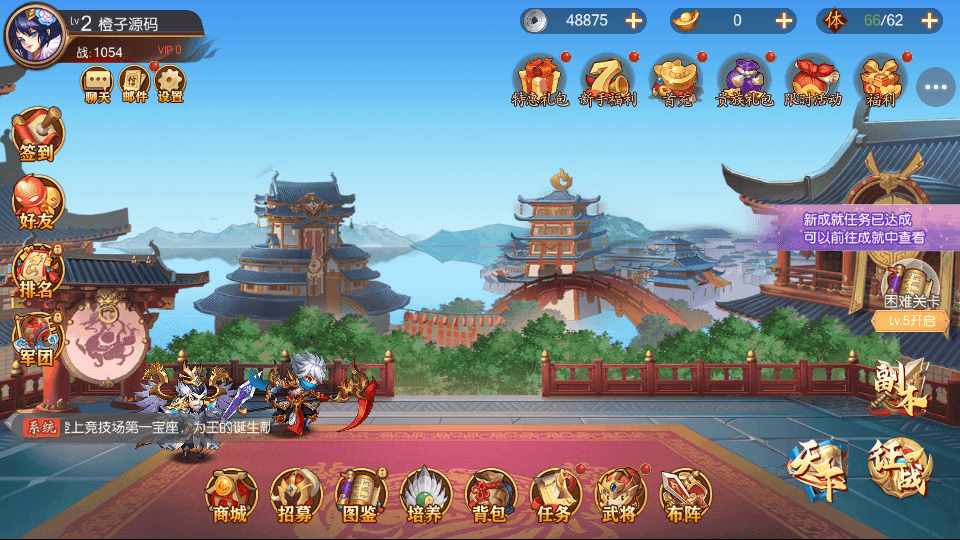Tap the 签到 daily check-in icon
960x540 pixels.
coord(37,135)
